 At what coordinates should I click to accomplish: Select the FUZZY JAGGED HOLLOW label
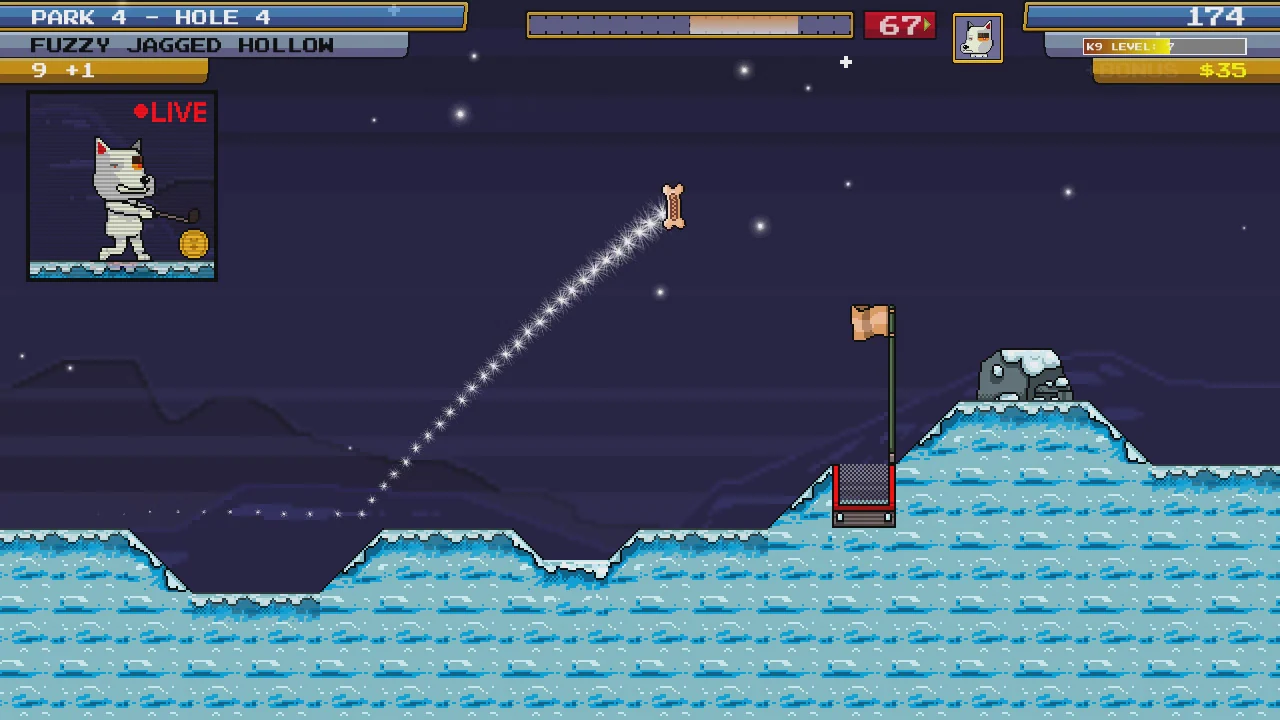coord(182,44)
